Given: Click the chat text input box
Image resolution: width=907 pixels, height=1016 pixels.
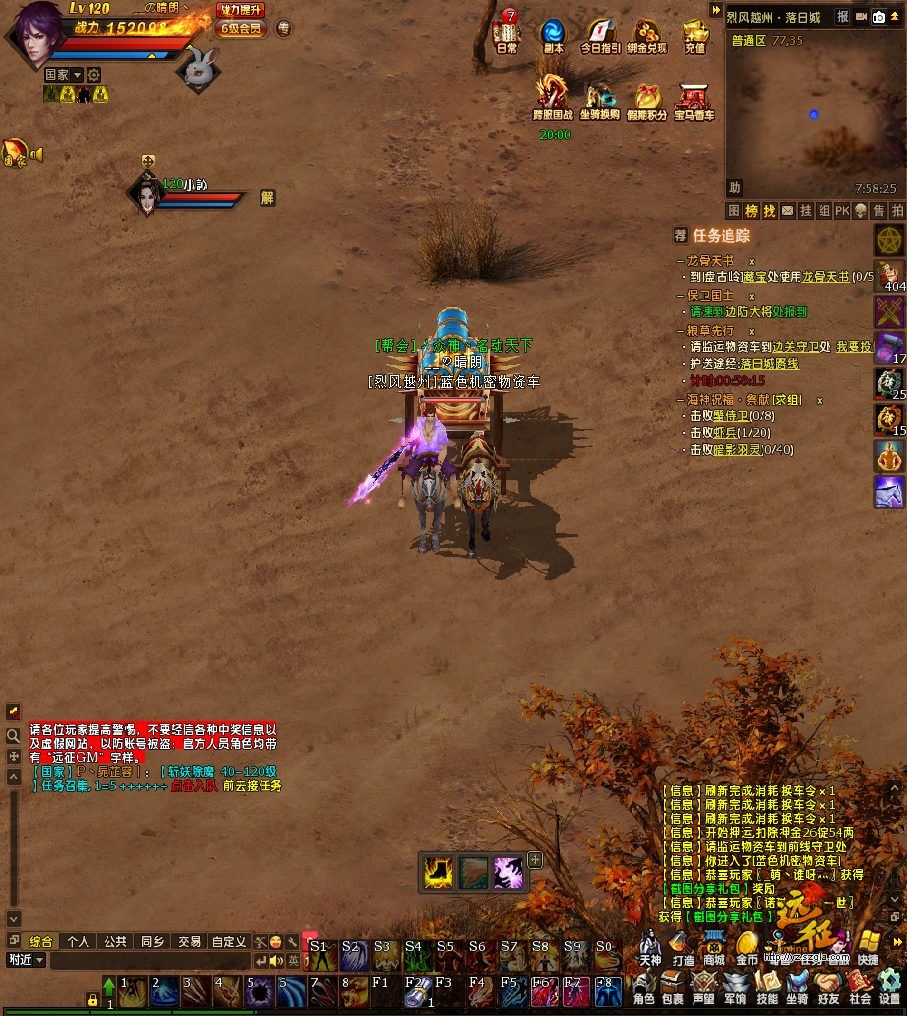Looking at the screenshot, I should click(x=150, y=961).
